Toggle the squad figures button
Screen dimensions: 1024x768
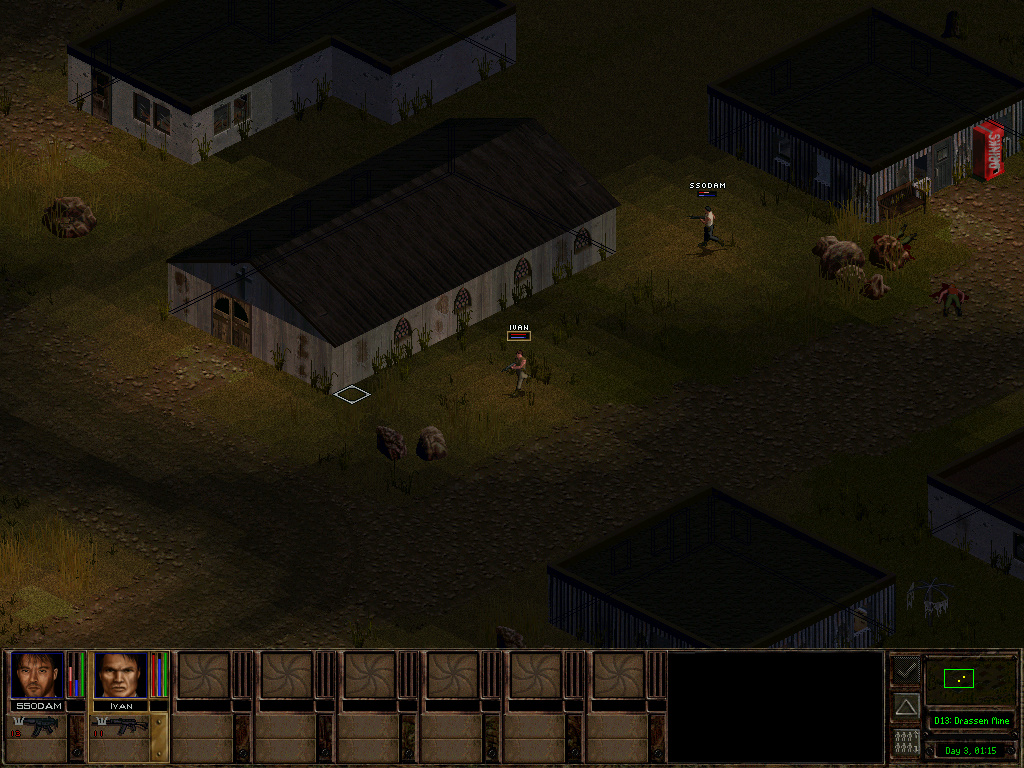coord(905,743)
